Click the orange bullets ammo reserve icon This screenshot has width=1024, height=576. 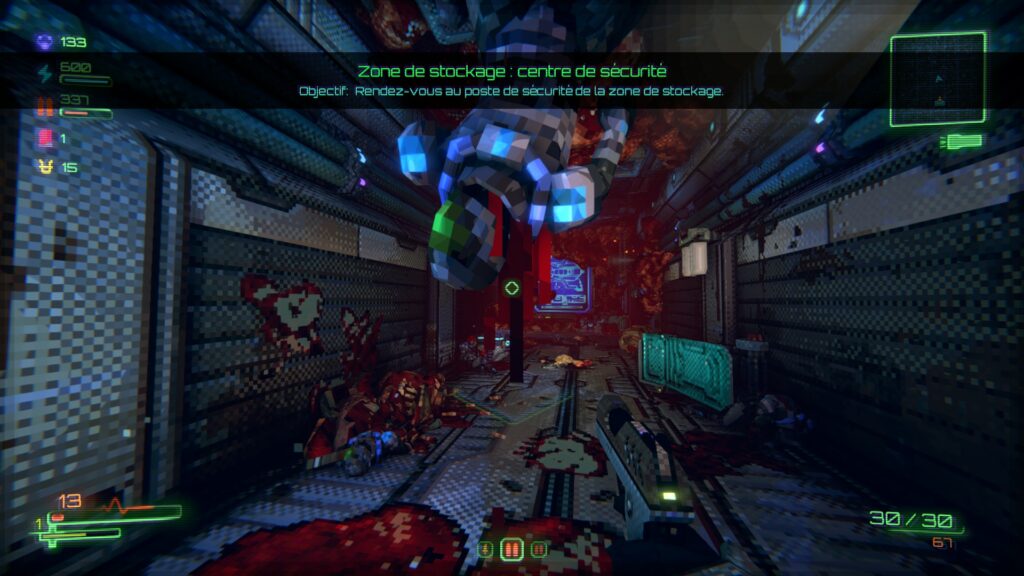tap(44, 104)
